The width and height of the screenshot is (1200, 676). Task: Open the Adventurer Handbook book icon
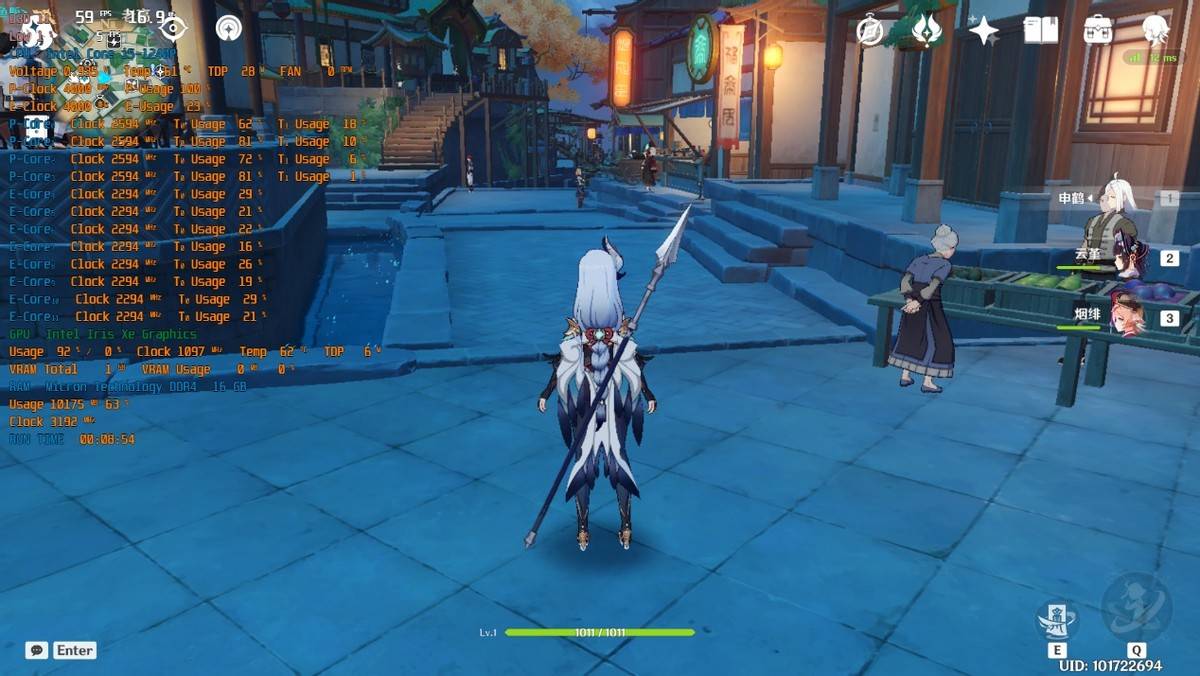click(x=1041, y=30)
